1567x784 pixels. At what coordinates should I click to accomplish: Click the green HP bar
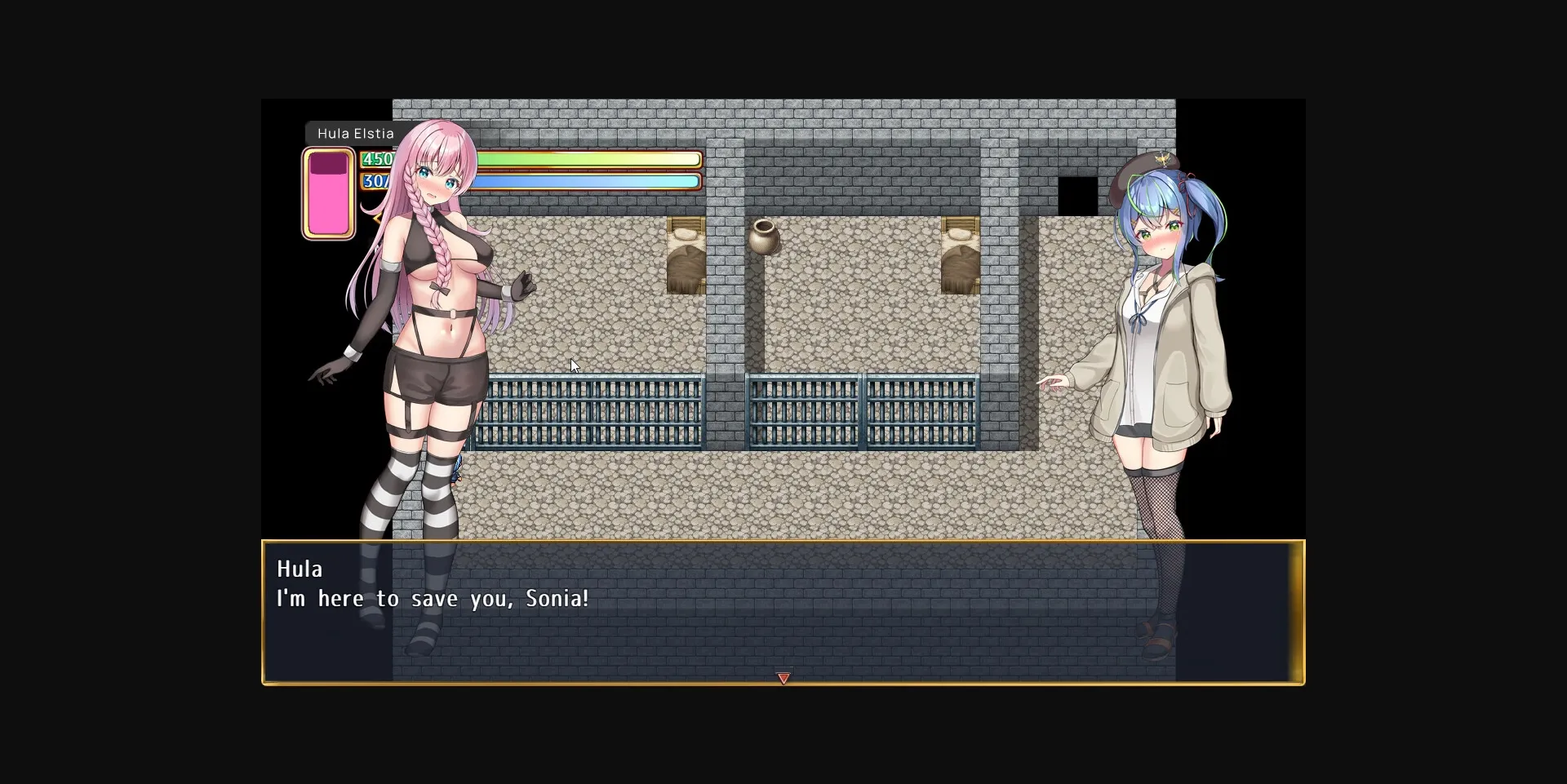(x=588, y=159)
